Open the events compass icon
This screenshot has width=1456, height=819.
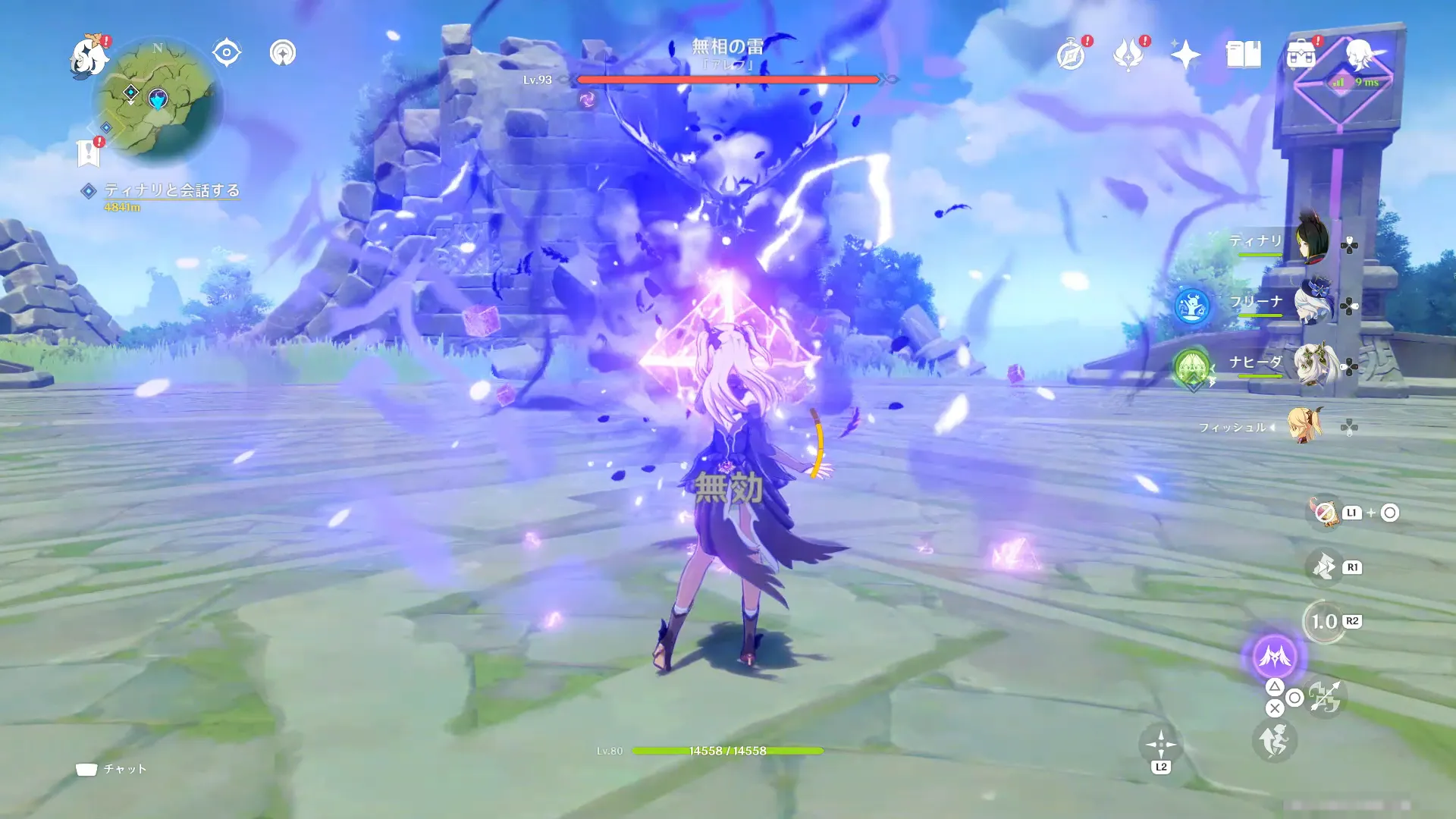click(1071, 55)
